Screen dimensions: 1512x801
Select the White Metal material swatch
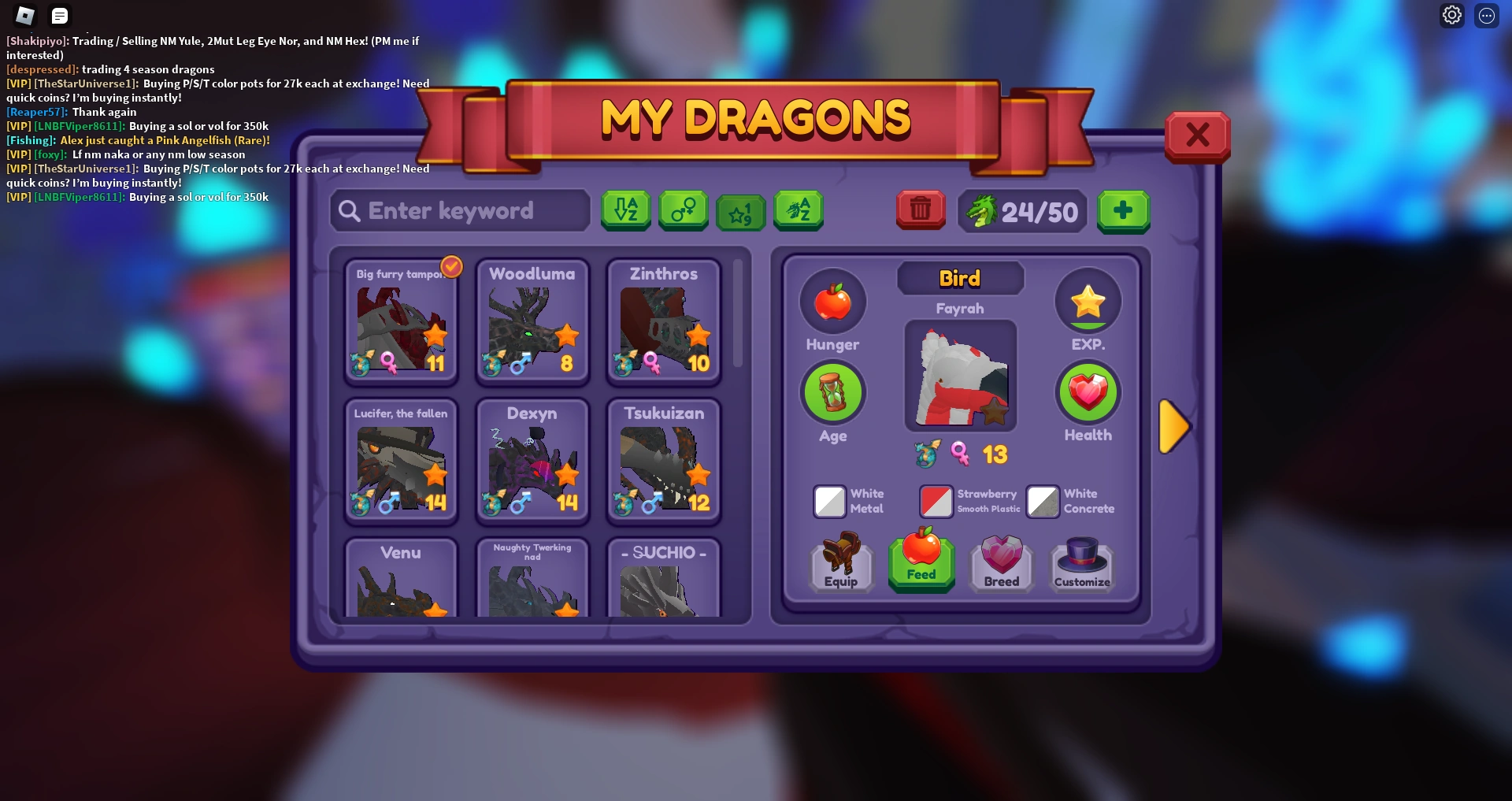[x=828, y=502]
